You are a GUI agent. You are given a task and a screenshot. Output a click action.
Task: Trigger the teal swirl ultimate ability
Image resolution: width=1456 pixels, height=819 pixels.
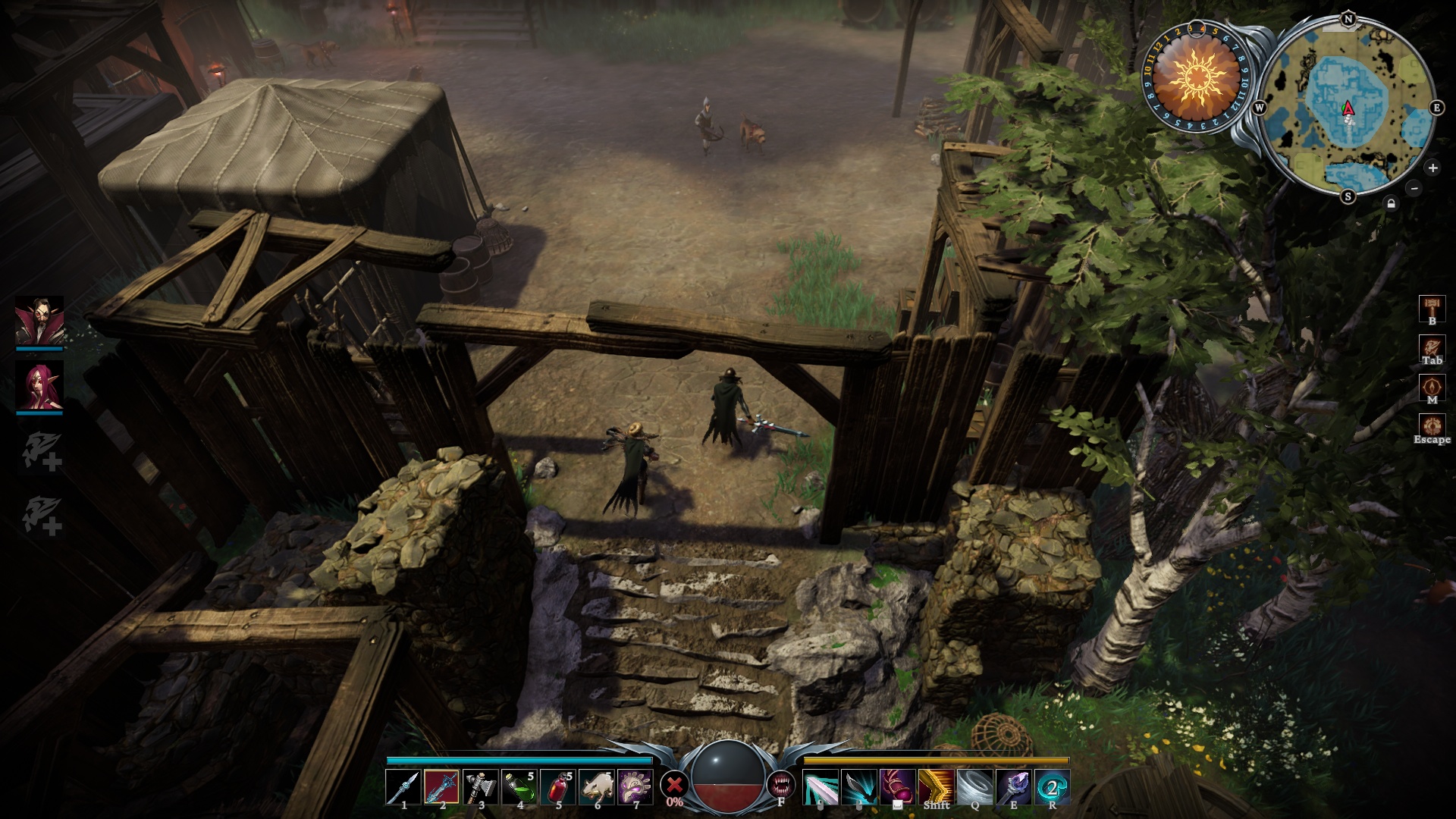(1053, 786)
